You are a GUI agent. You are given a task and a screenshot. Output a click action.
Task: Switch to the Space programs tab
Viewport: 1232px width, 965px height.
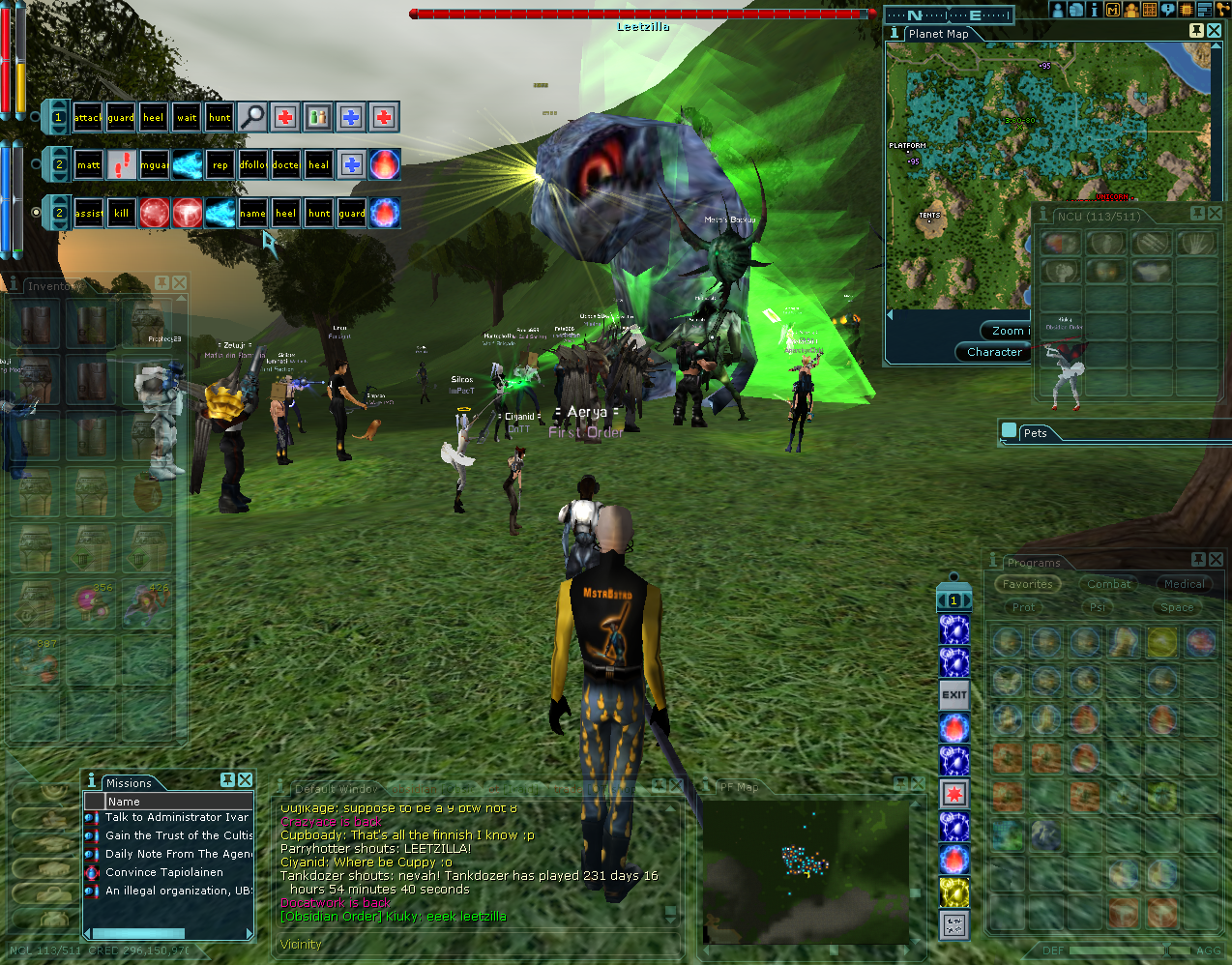1177,607
